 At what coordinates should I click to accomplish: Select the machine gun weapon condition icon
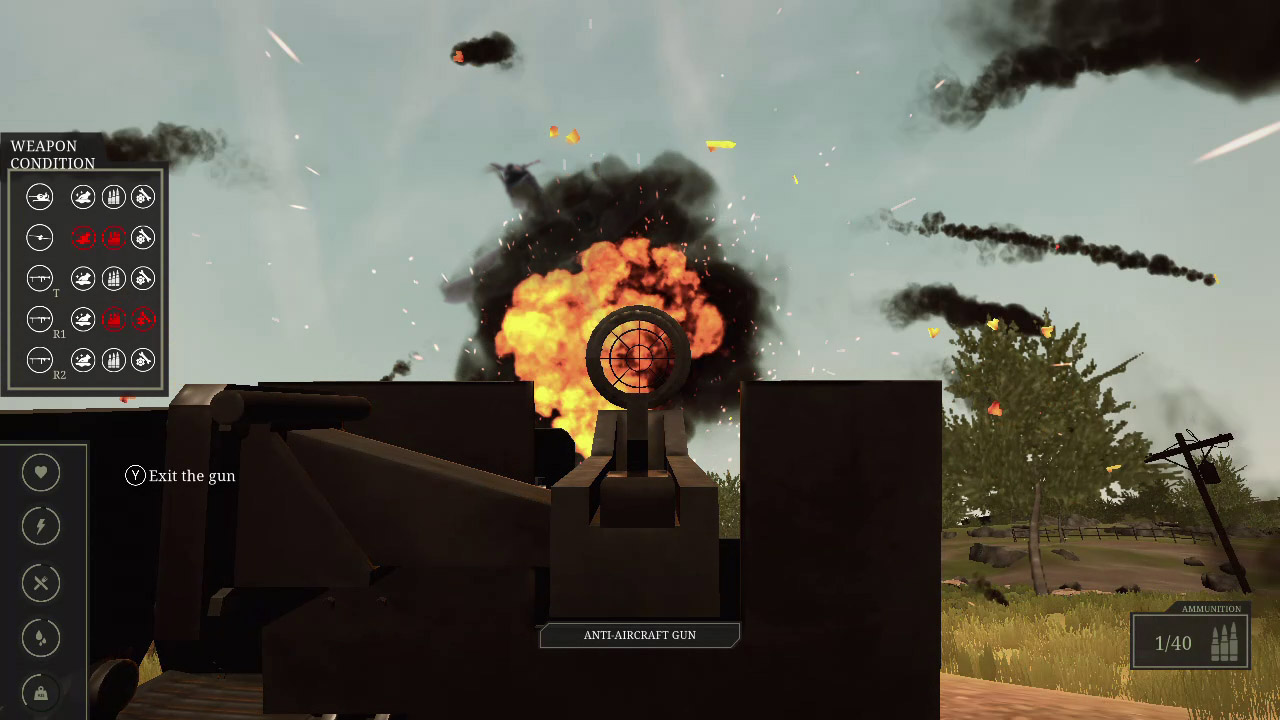40,196
